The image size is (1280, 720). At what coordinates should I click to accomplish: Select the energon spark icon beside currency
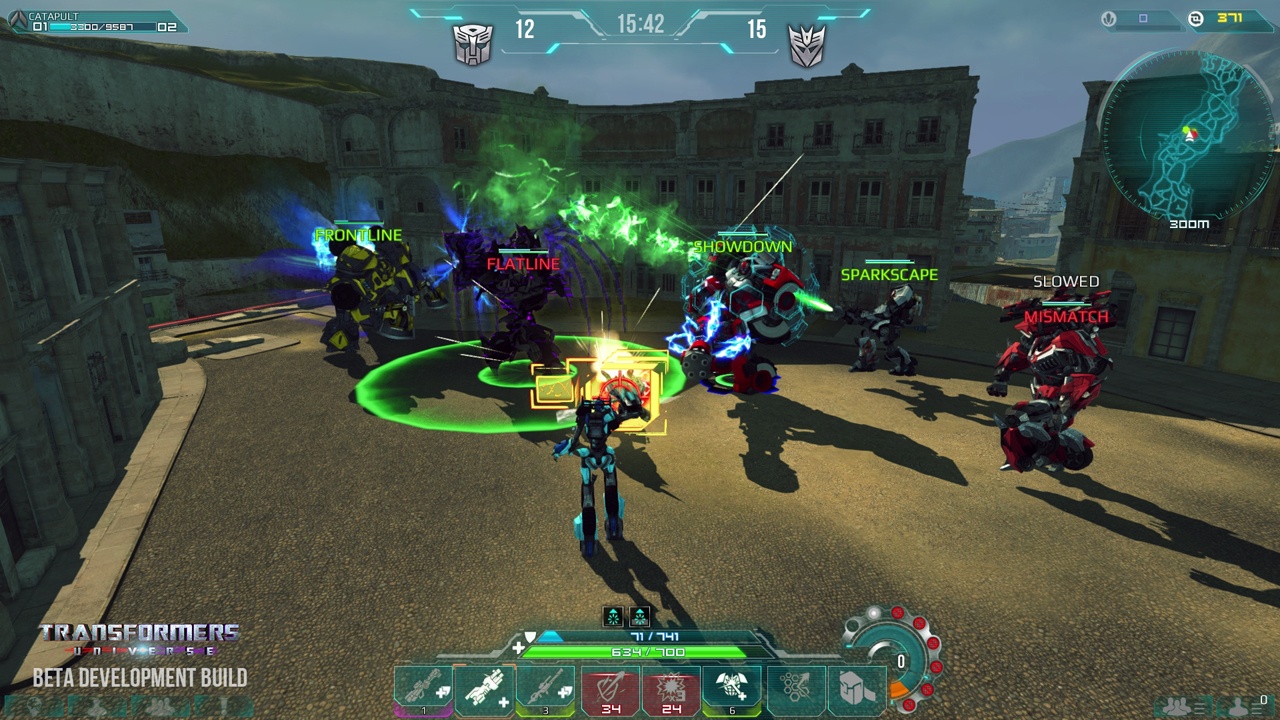pyautogui.click(x=1108, y=18)
